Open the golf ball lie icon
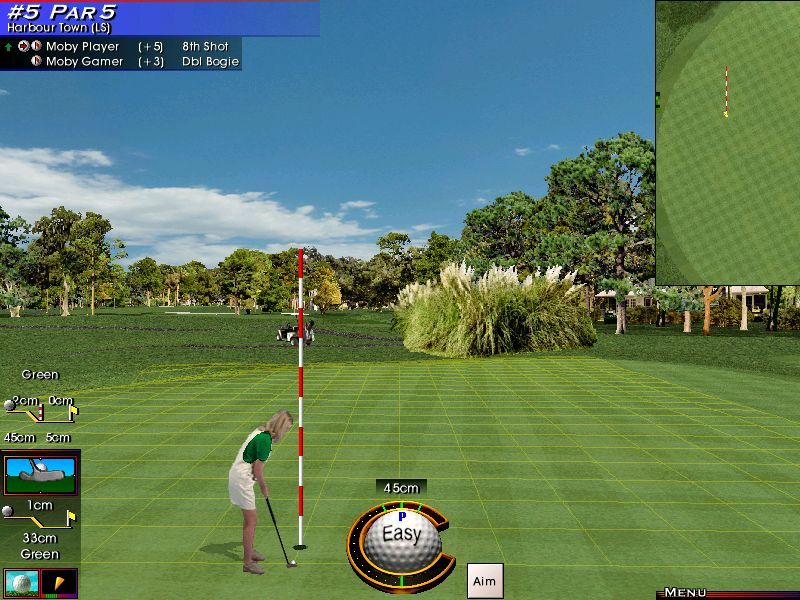The width and height of the screenshot is (800, 600). point(20,582)
